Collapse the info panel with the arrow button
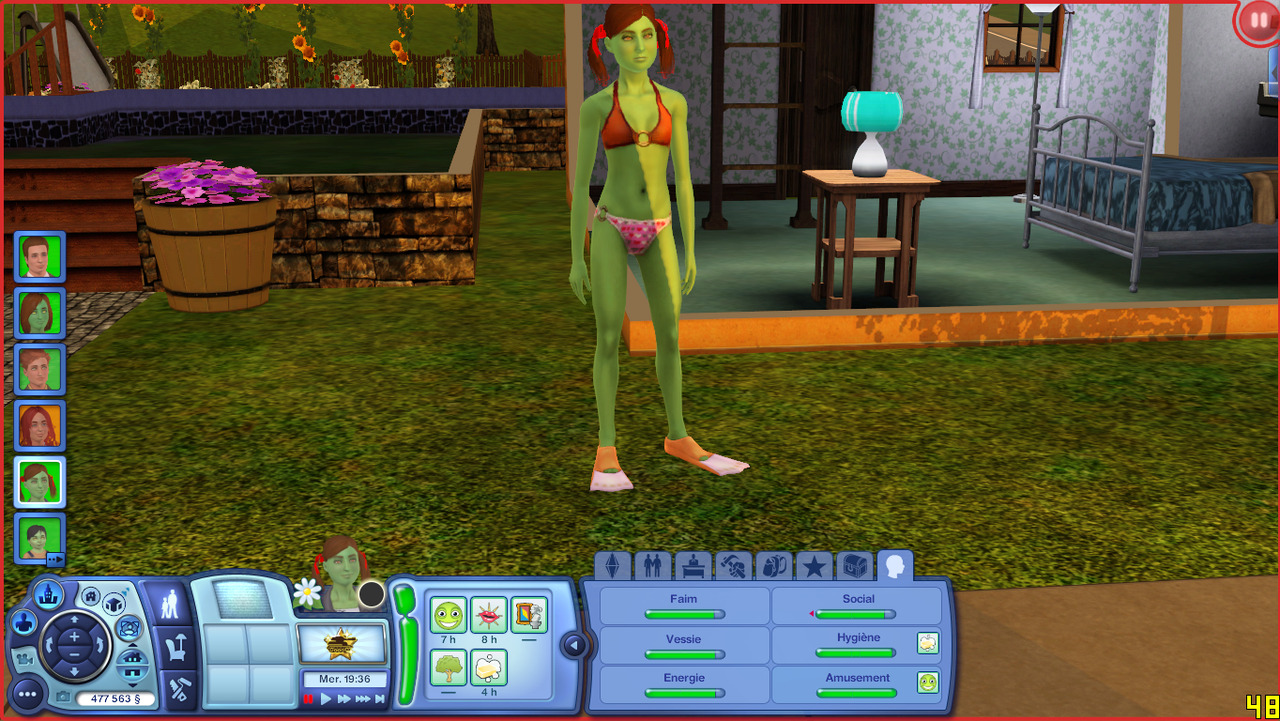1280x721 pixels. (574, 646)
